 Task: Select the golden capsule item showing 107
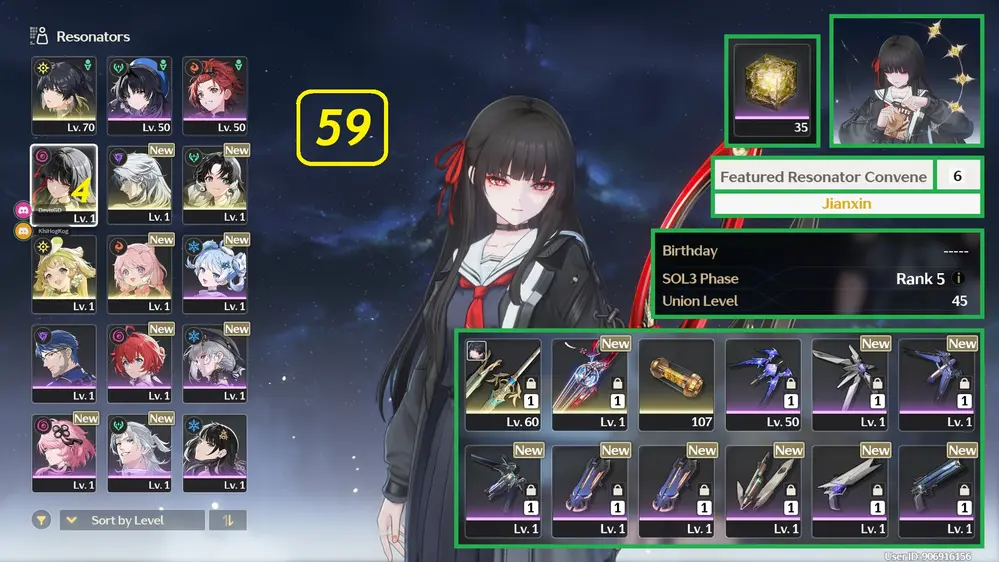pos(677,384)
